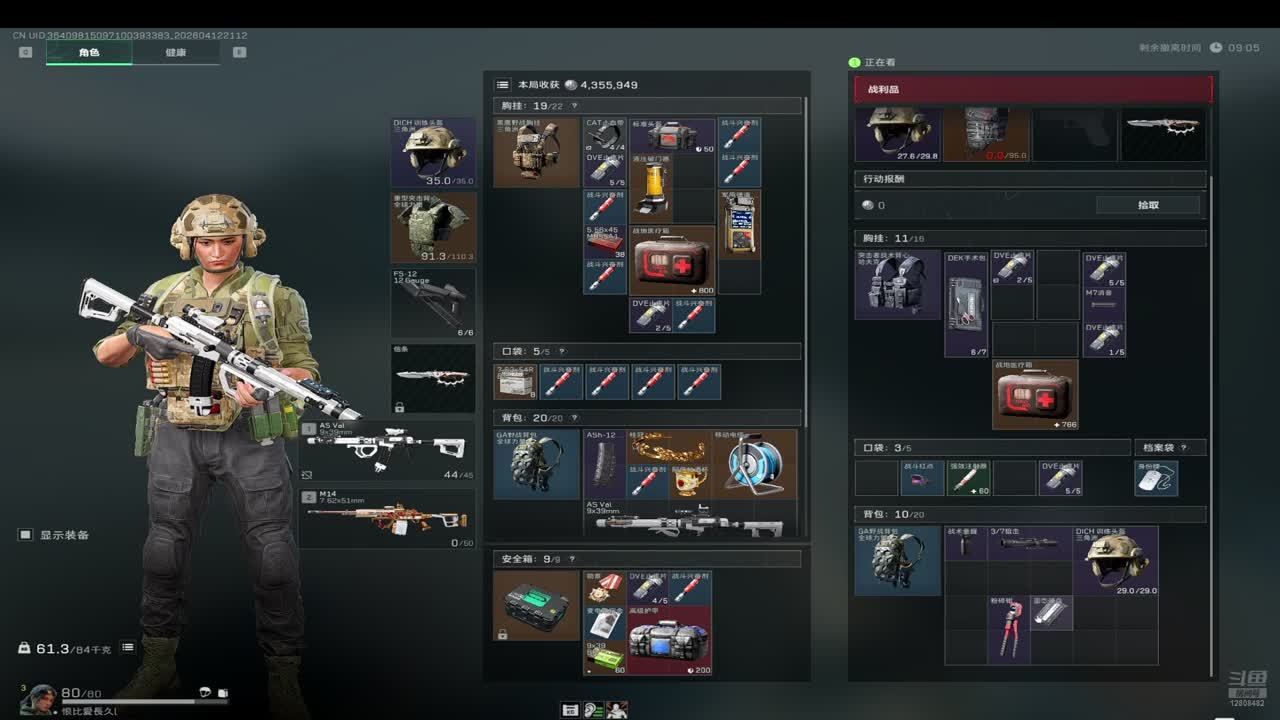The image size is (1280, 720).
Task: Select the equipped body armor slot 91.3/110.3
Action: [433, 227]
